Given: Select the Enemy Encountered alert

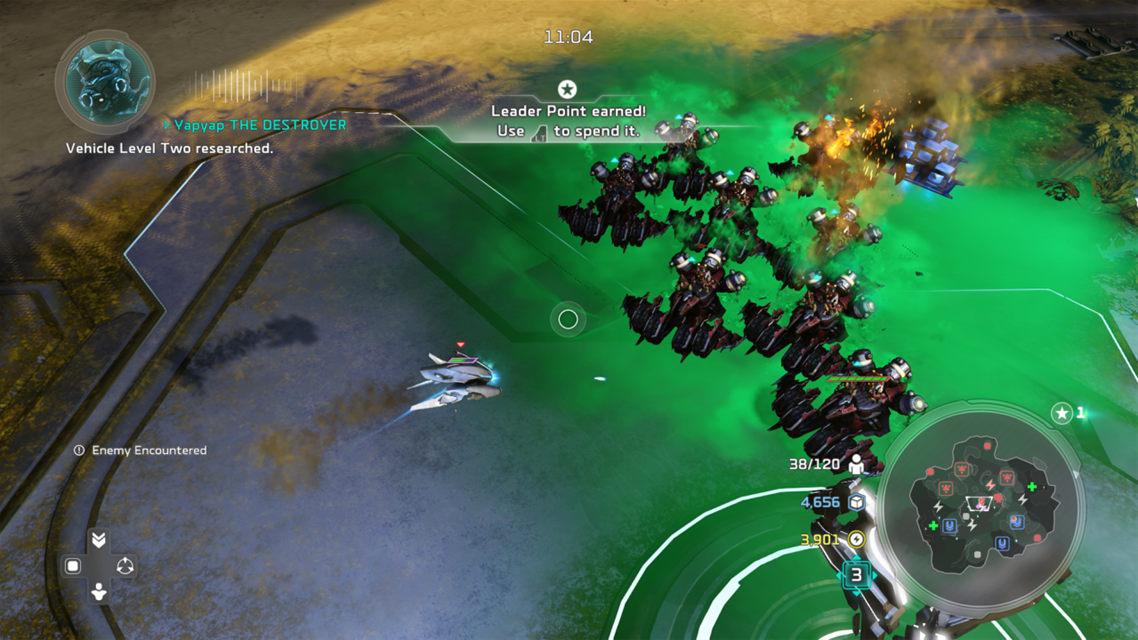Looking at the screenshot, I should point(140,451).
